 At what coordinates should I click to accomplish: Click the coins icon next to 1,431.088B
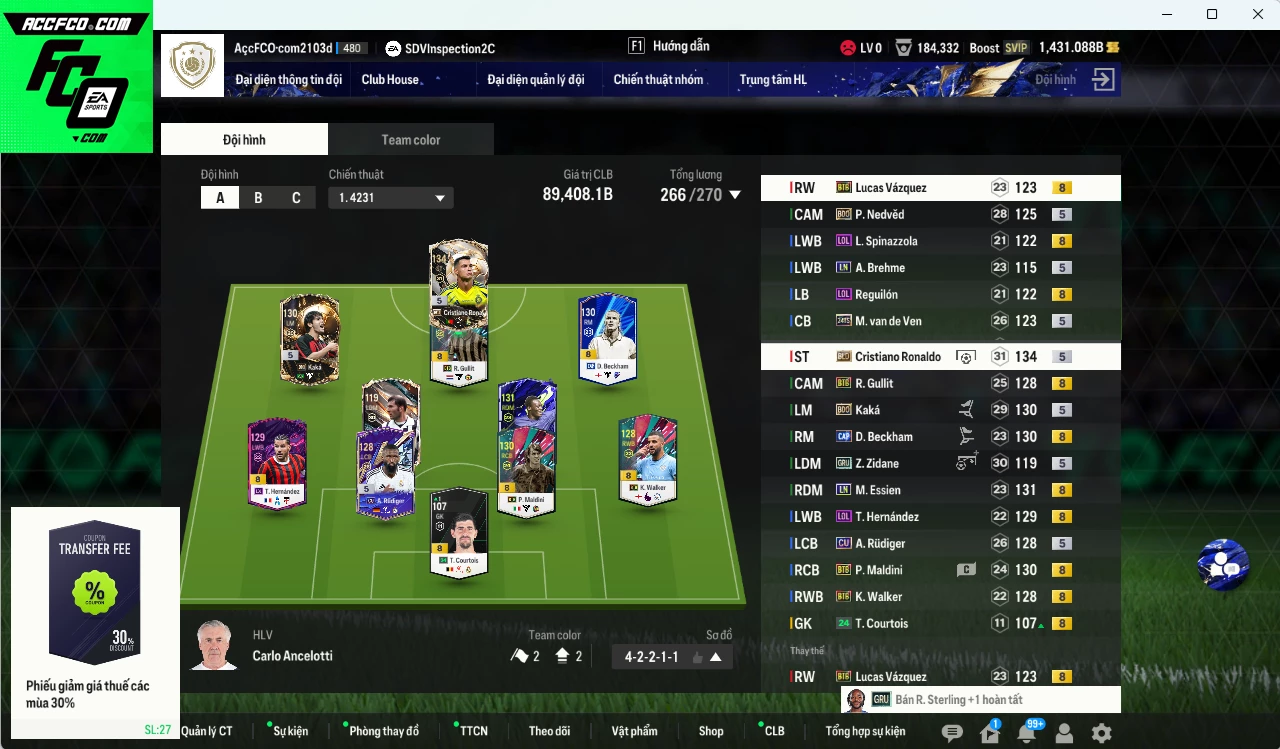point(1114,47)
